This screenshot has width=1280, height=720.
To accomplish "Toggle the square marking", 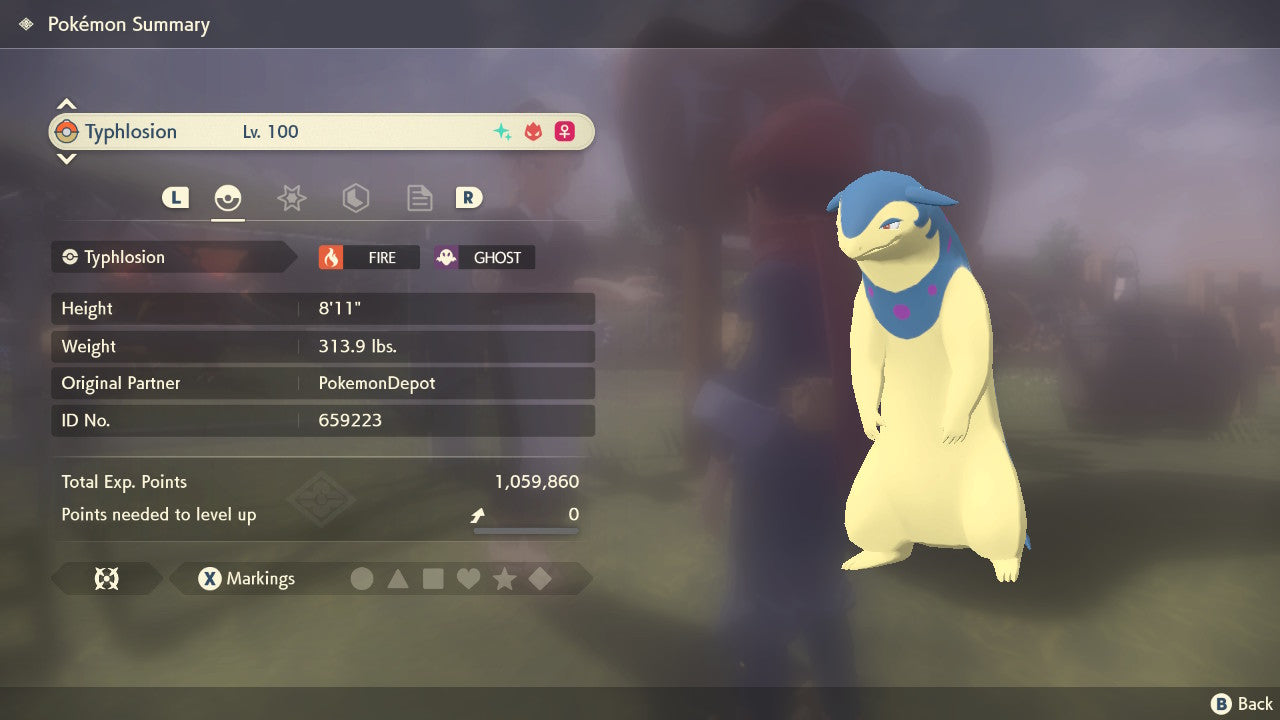I will (x=433, y=579).
